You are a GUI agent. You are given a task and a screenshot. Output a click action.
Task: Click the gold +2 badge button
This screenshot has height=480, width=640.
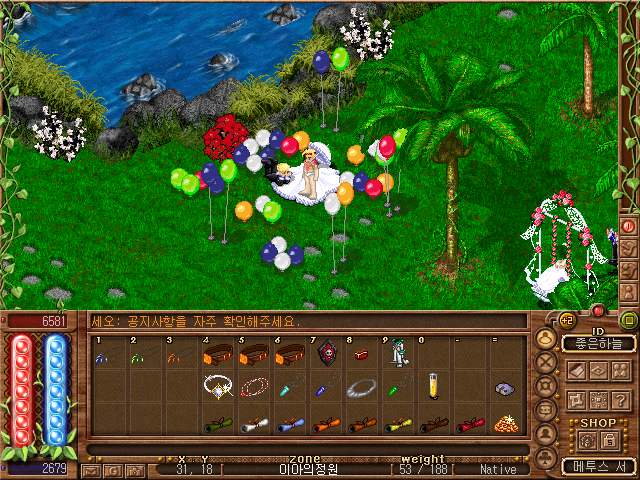click(x=566, y=320)
